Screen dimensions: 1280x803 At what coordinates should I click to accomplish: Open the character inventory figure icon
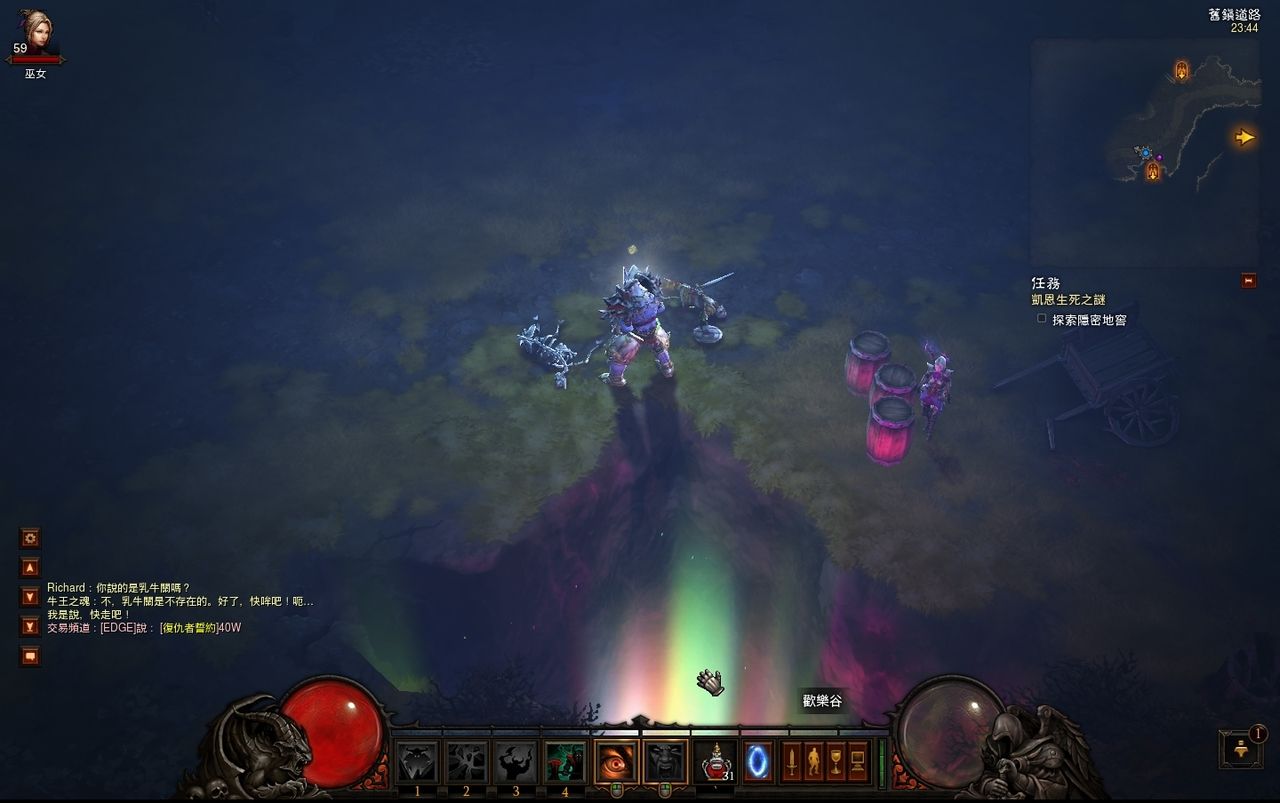[x=813, y=762]
